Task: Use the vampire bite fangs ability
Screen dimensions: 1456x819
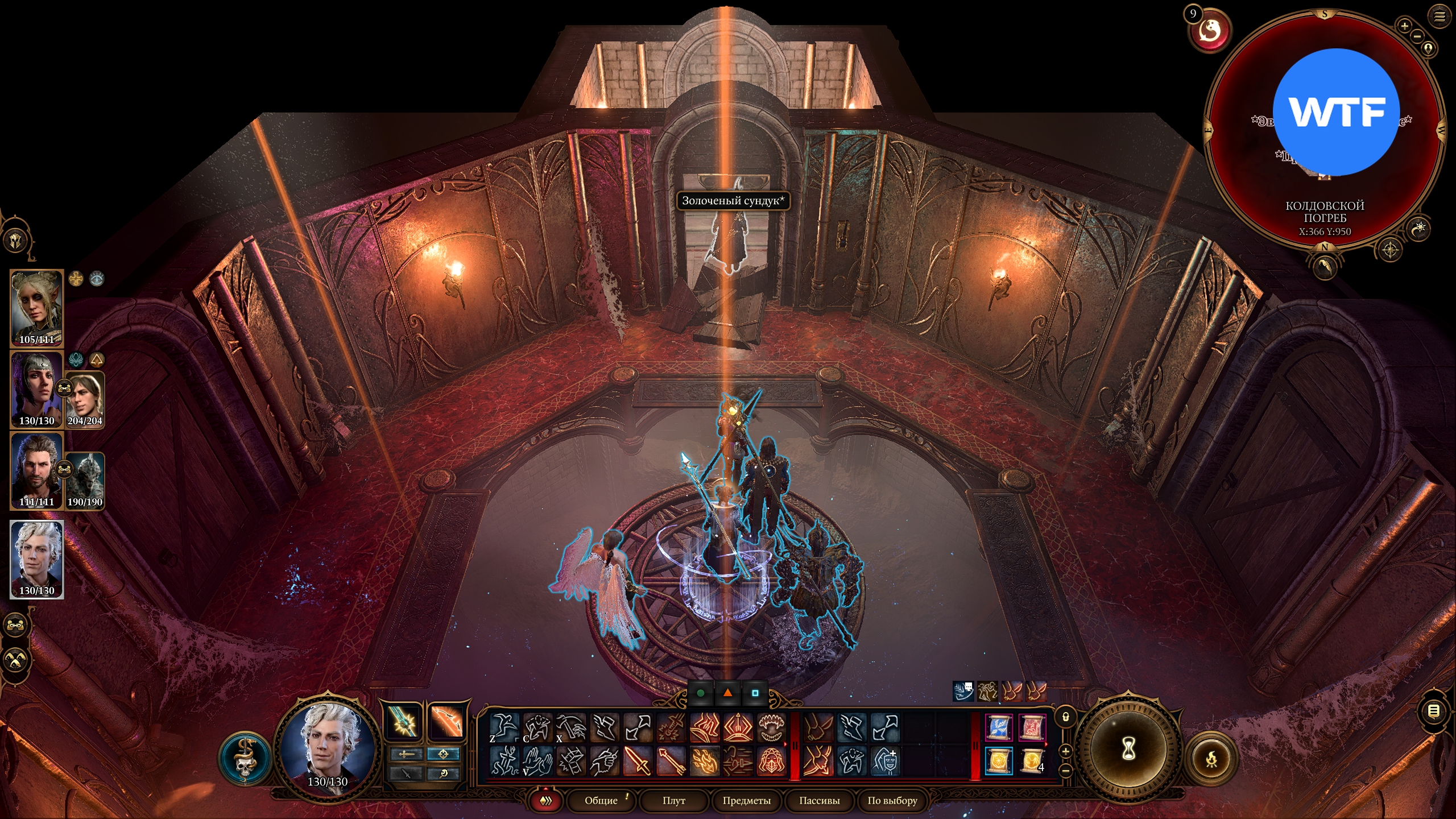Action: (771, 727)
